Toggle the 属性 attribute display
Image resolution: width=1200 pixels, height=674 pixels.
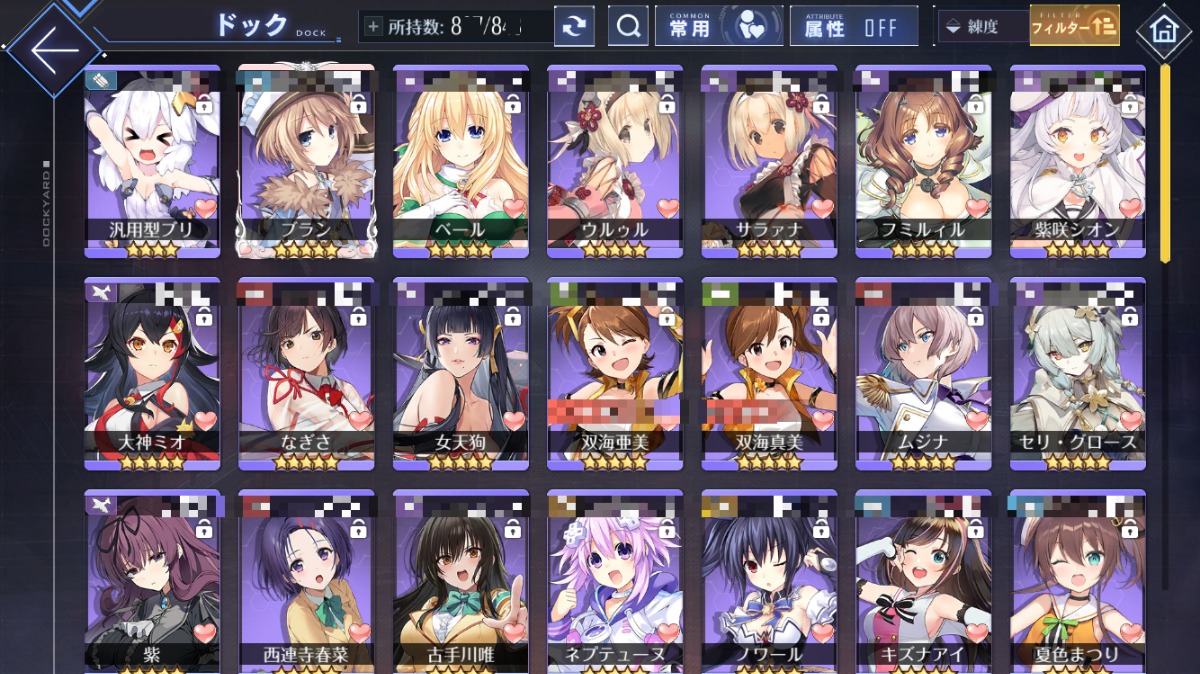coord(853,27)
